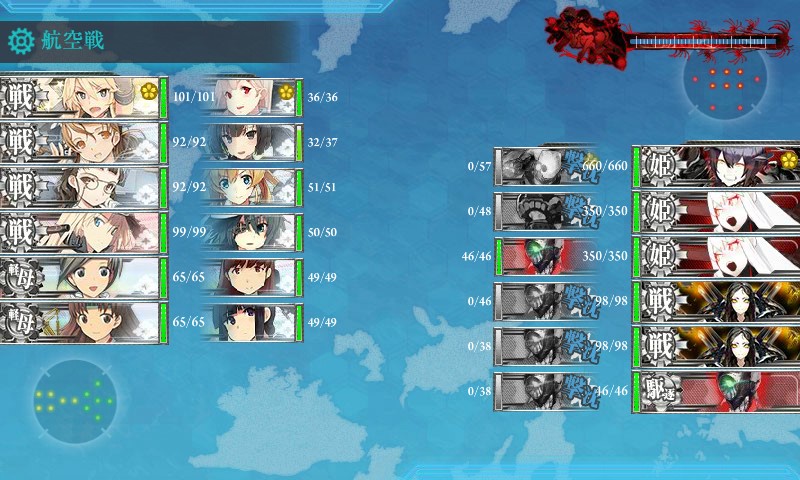
Task: Choose the escort ship card showing 50/50 HP
Action: (x=252, y=233)
